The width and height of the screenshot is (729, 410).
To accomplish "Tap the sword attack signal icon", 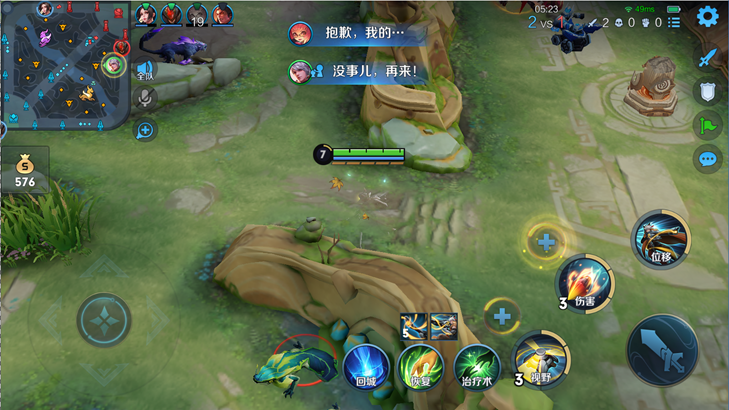I will (708, 57).
